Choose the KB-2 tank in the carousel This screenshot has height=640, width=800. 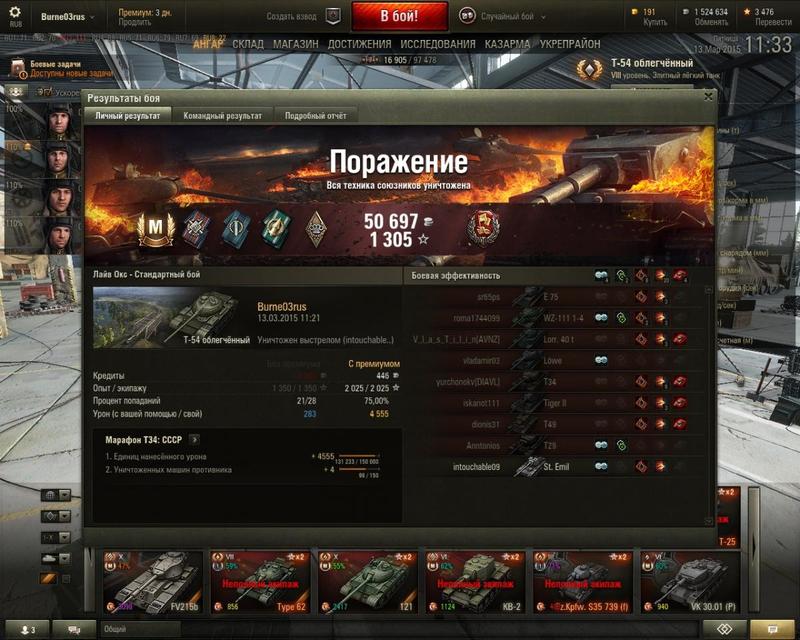click(x=475, y=580)
